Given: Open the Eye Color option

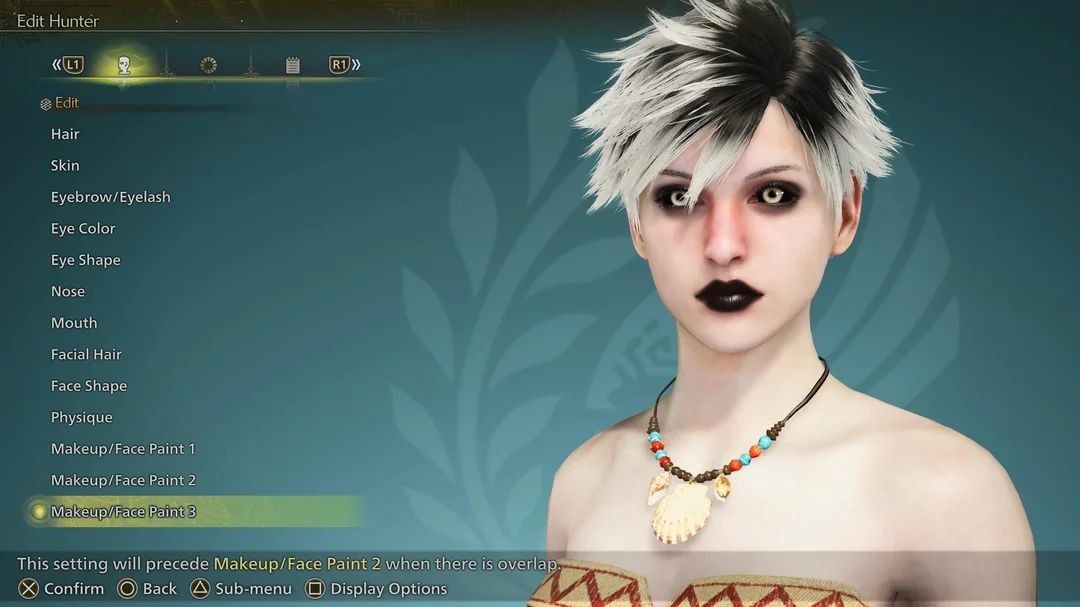Looking at the screenshot, I should point(83,229).
